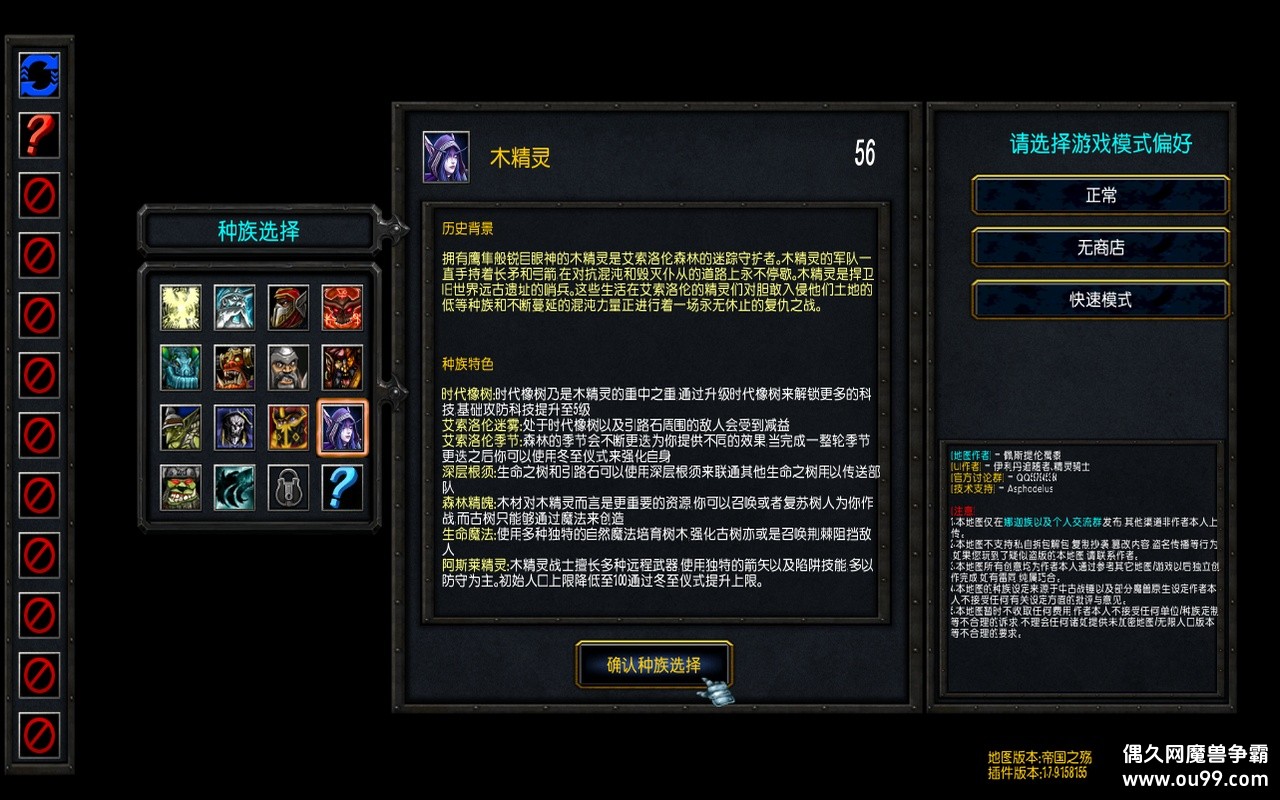Select the phoenix race icon
The height and width of the screenshot is (800, 1280).
click(x=181, y=307)
